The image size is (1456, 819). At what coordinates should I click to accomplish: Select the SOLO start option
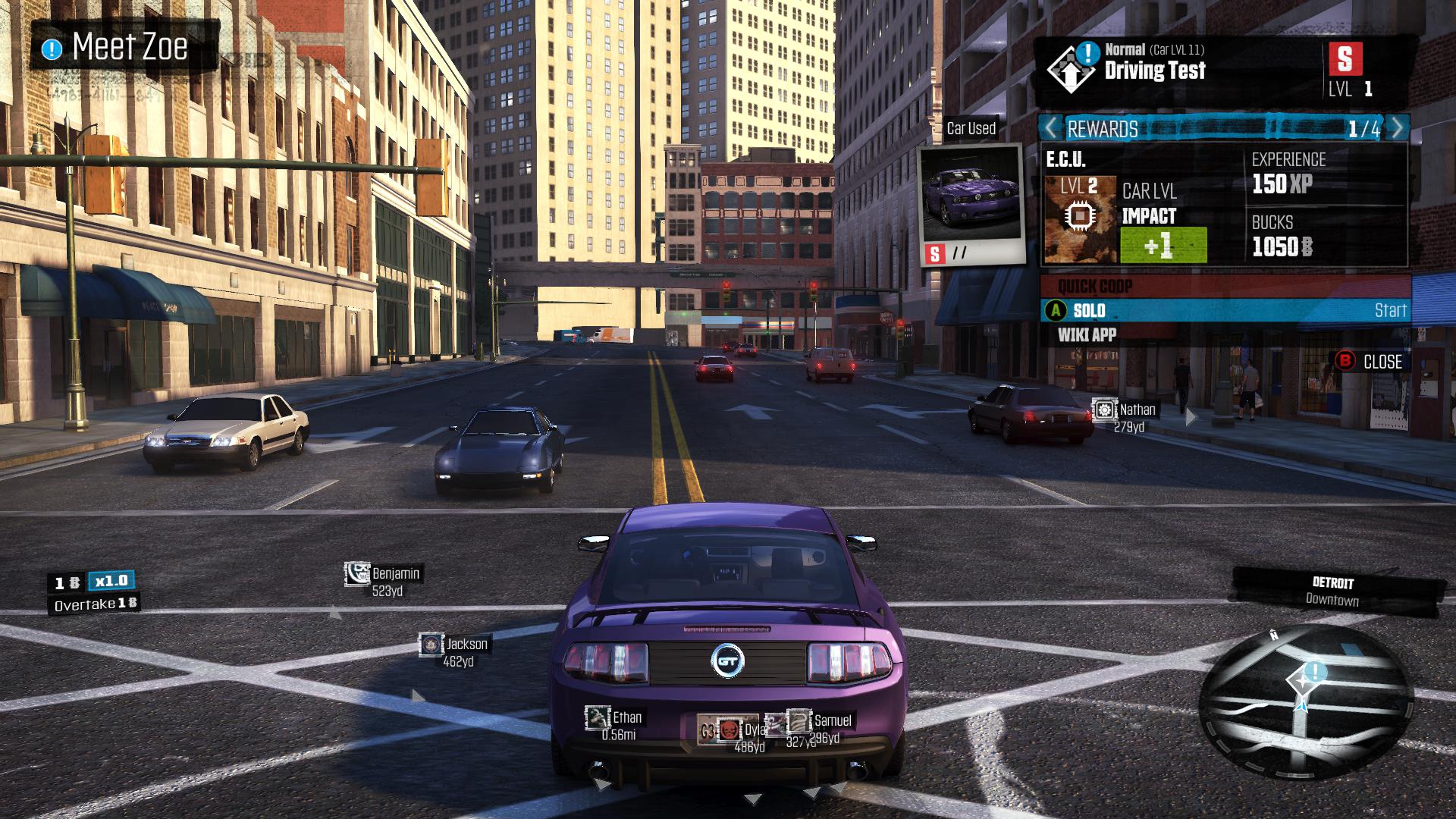coord(1225,310)
